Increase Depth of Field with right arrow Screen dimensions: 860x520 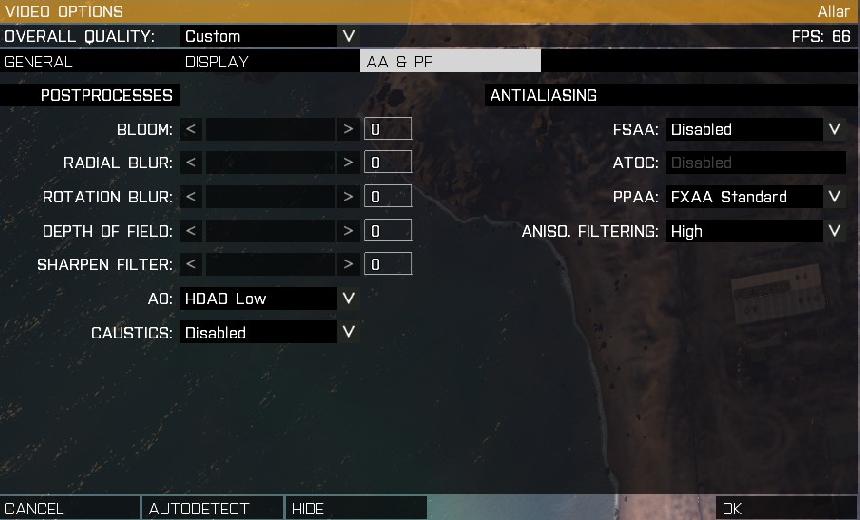348,231
